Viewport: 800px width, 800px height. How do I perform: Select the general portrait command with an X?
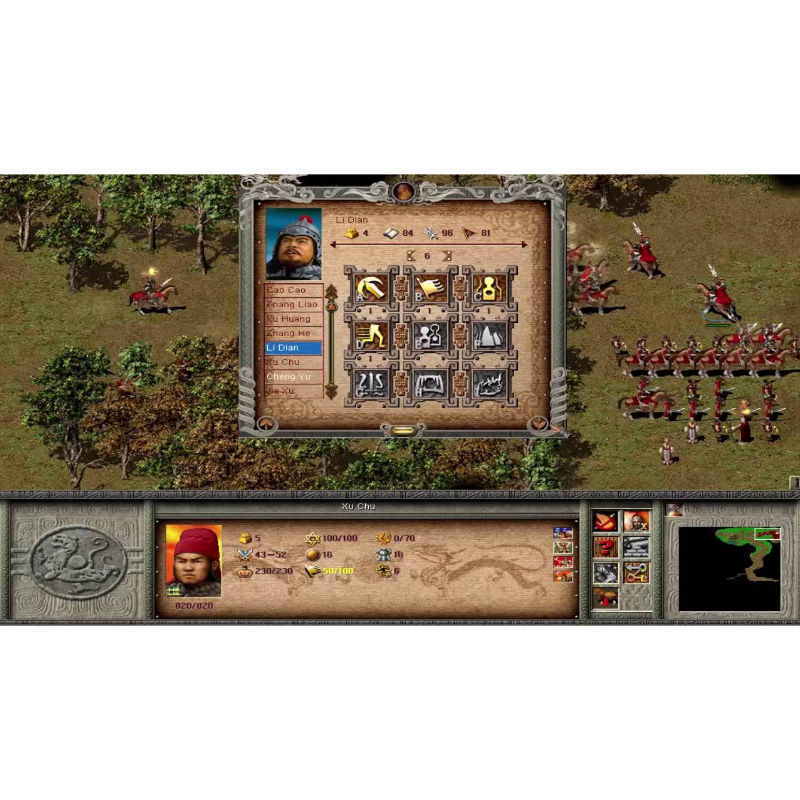636,522
